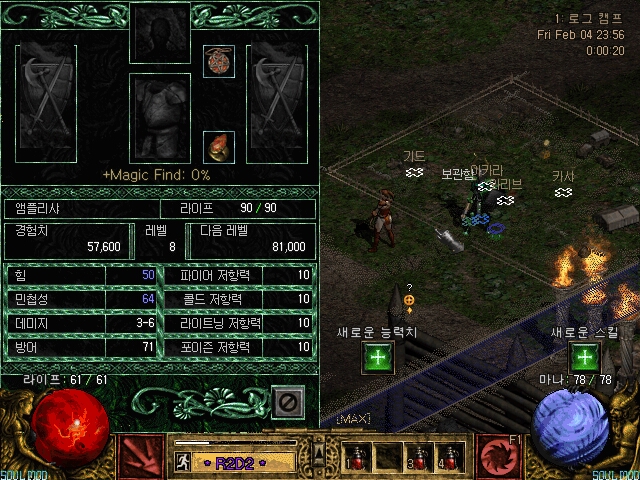Choose the left mouse attack skill icon
The width and height of the screenshot is (640, 480).
pos(141,456)
